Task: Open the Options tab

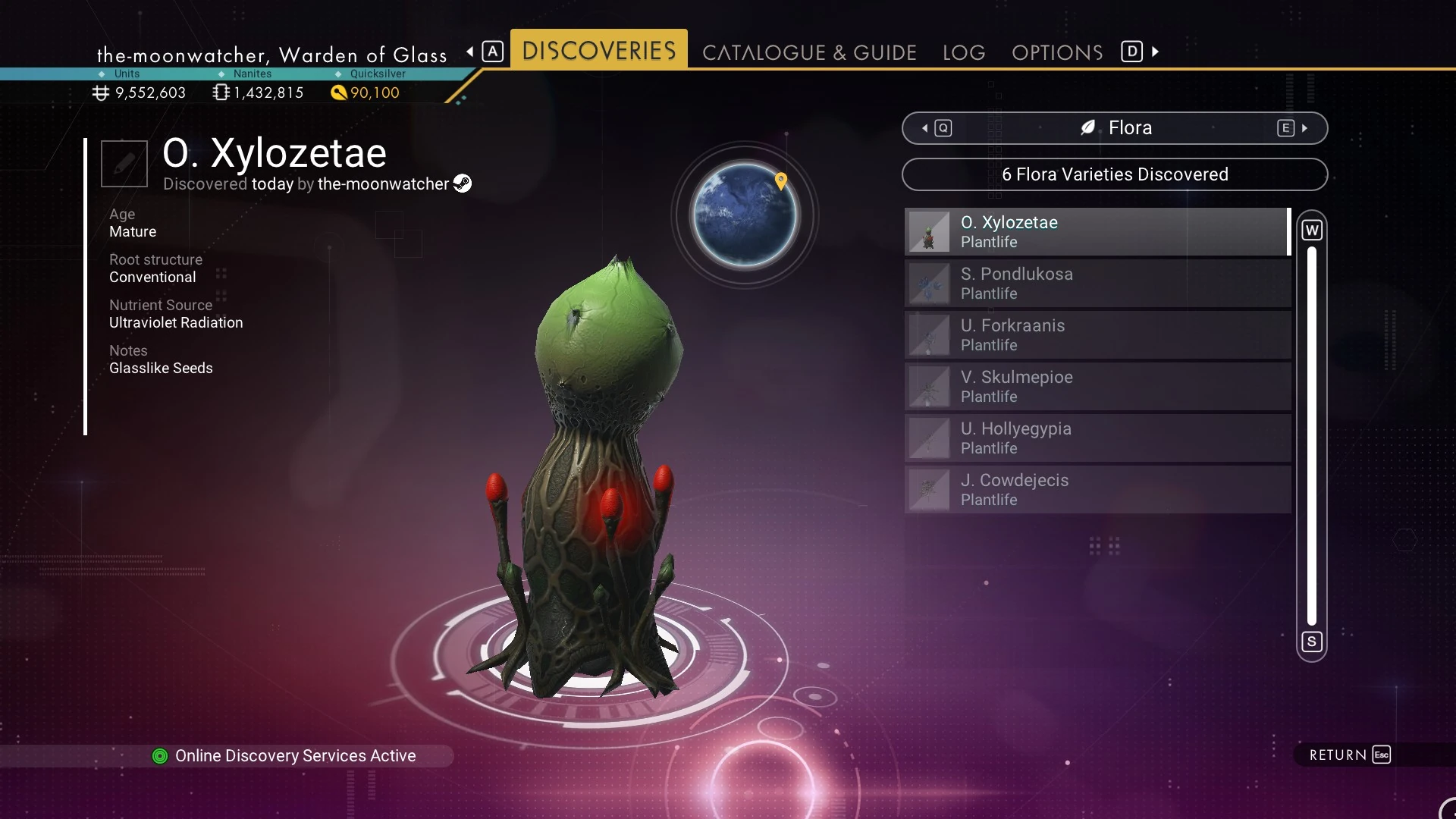Action: (x=1057, y=52)
